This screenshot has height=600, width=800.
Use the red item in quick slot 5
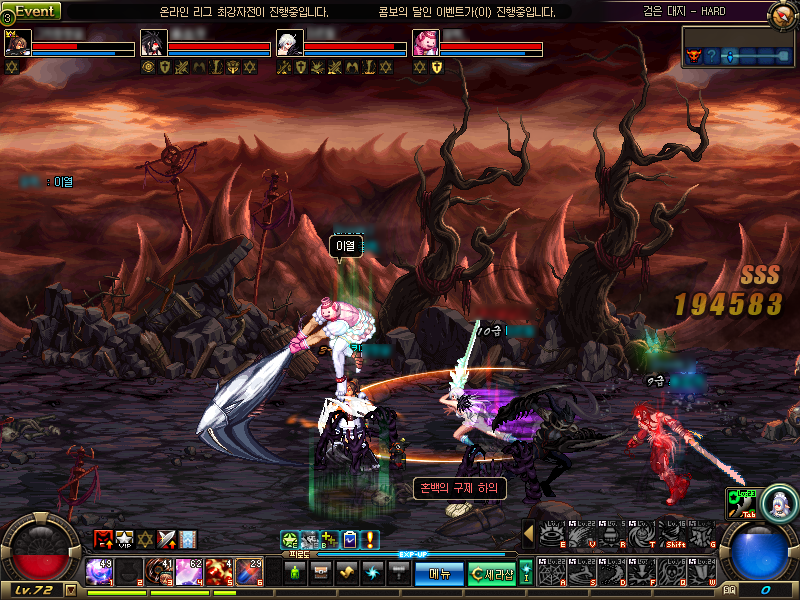(x=220, y=572)
